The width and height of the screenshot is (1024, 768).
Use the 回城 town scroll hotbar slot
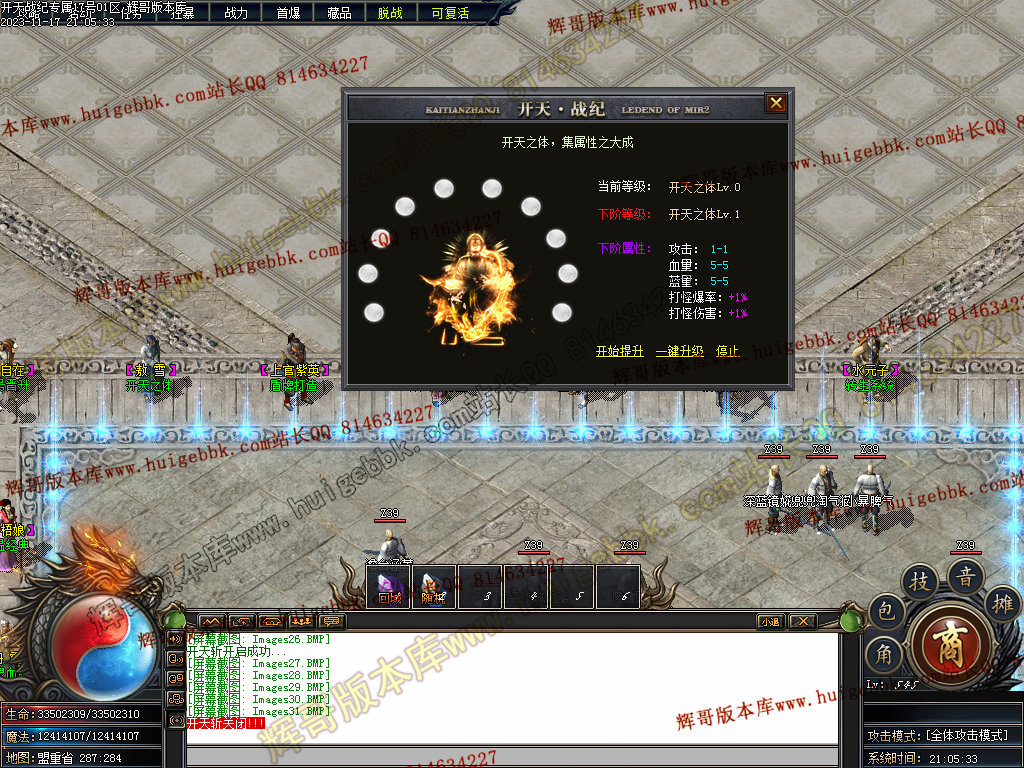pos(389,587)
